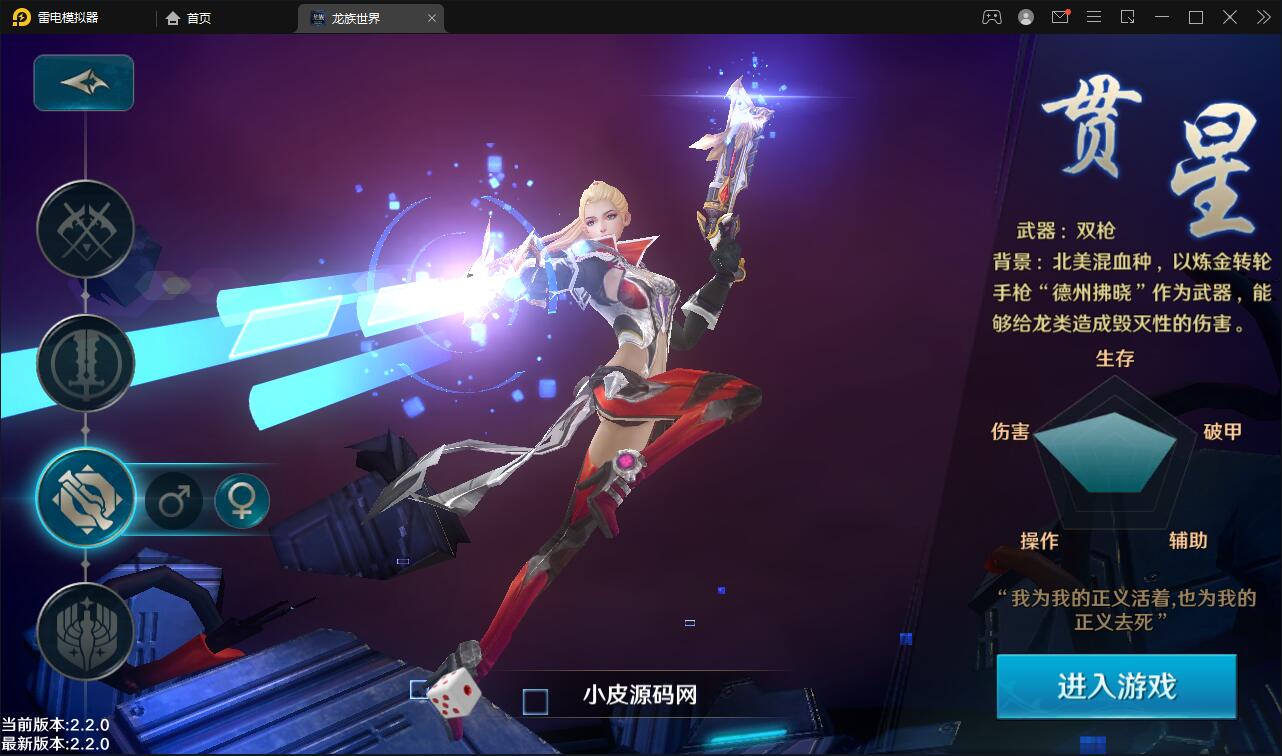
Task: Select the female gender option
Action: (x=242, y=500)
